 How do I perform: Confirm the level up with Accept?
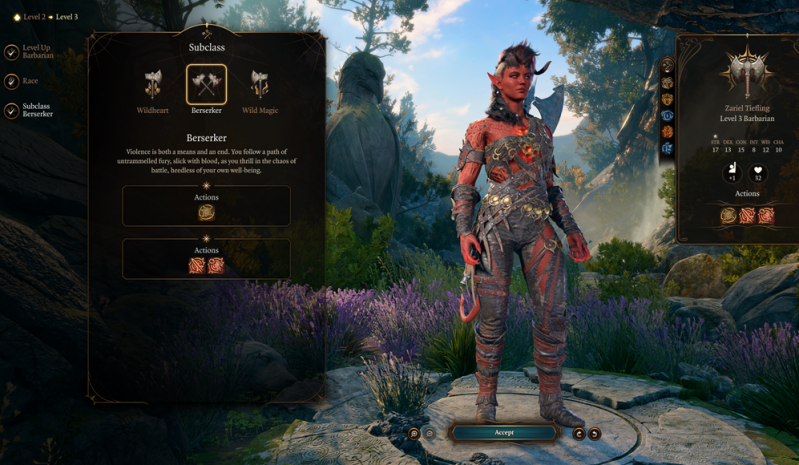point(503,432)
